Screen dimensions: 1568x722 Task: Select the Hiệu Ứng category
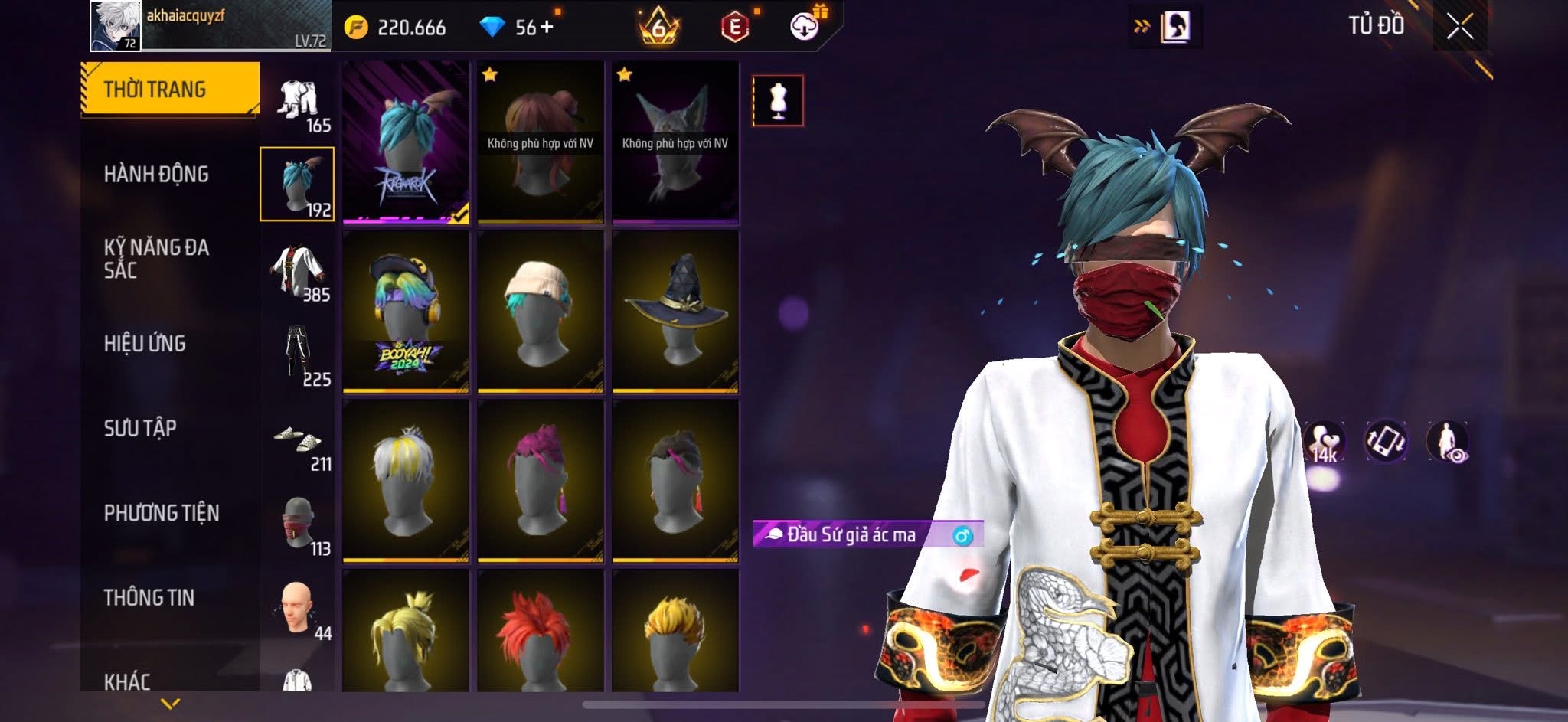(x=145, y=344)
